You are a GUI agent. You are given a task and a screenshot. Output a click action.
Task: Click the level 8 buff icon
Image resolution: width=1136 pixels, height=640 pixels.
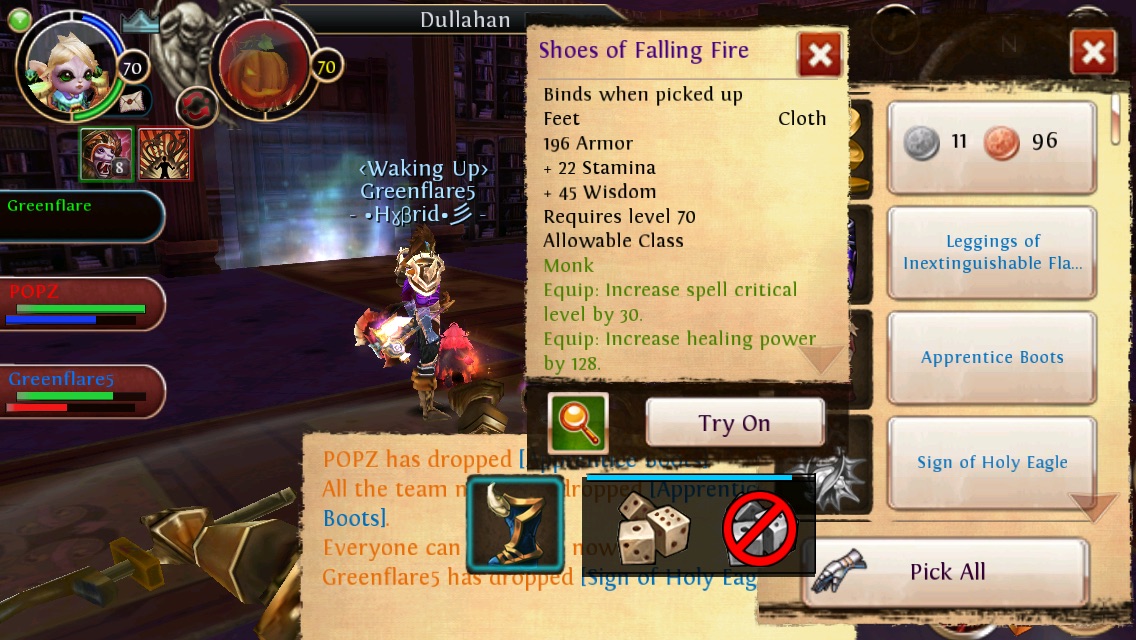[106, 154]
